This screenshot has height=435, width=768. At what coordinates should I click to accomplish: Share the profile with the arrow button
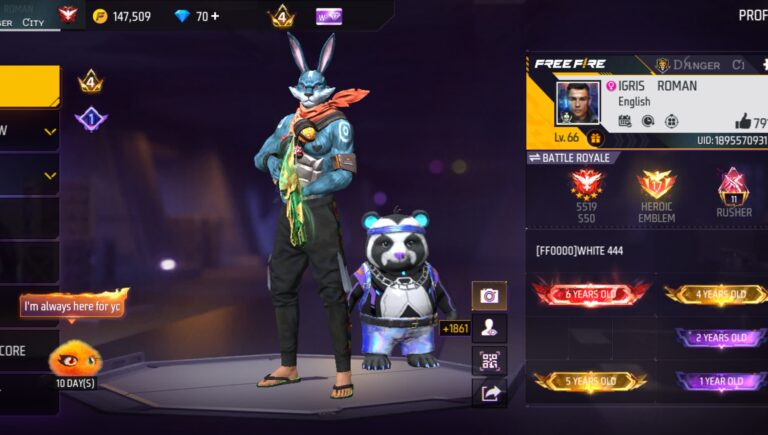pos(489,393)
